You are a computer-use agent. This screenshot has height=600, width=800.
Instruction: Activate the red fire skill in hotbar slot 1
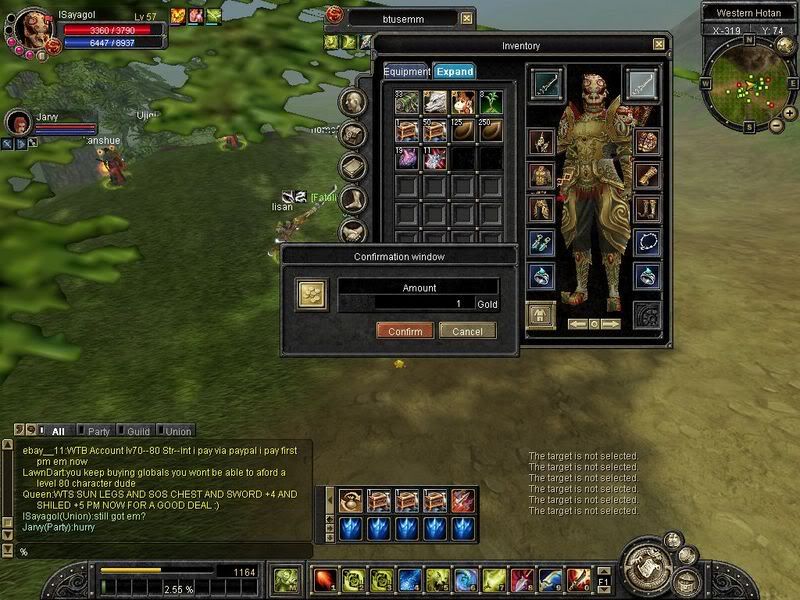click(325, 579)
